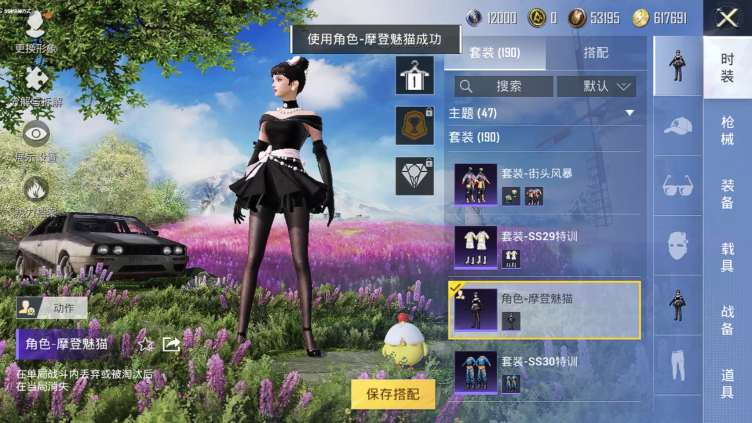Screen dimensions: 752x423
Task: Switch to the 搭配 tab
Action: (x=596, y=53)
